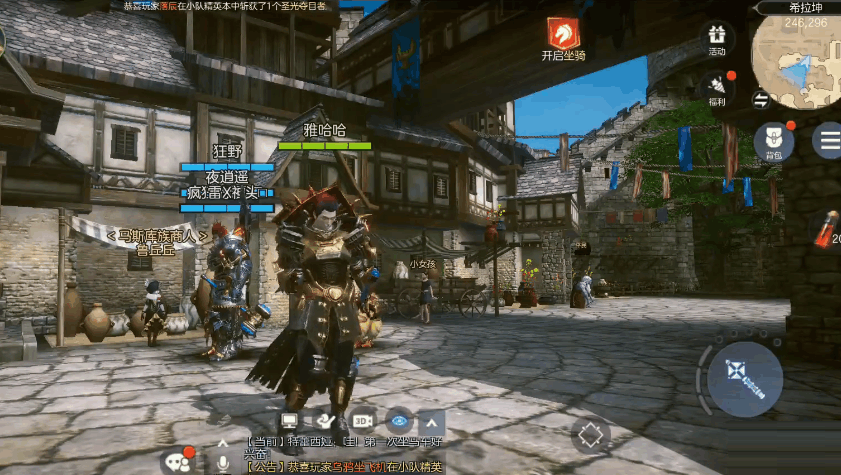Toggle the swap-arrows button beside minimap
Image resolution: width=841 pixels, height=475 pixels.
761,99
